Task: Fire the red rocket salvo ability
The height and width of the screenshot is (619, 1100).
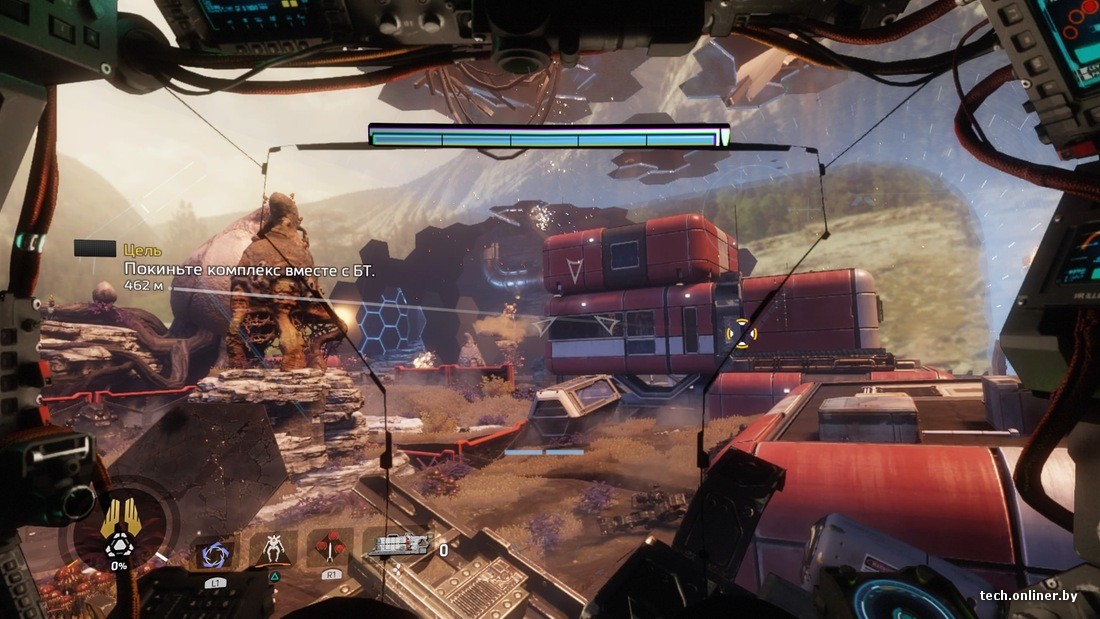Action: click(329, 548)
